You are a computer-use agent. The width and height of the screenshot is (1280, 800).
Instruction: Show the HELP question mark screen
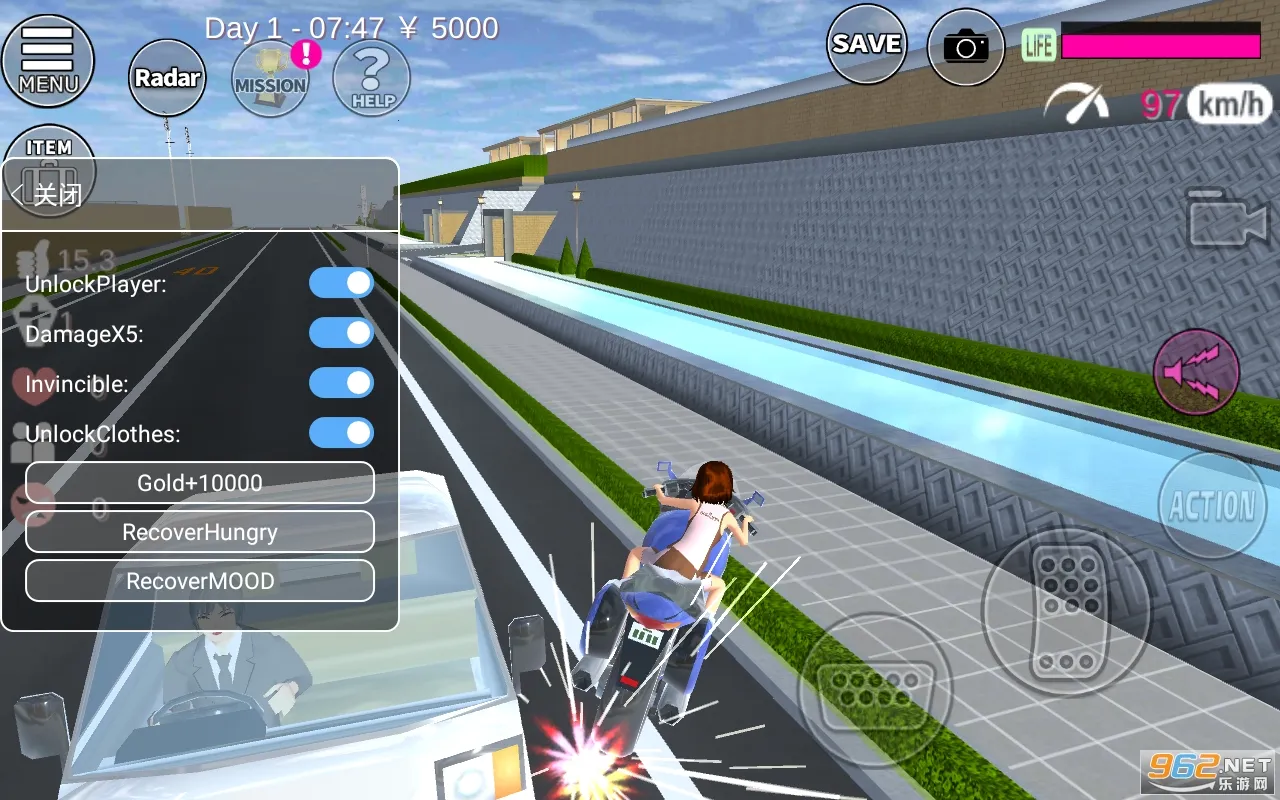coord(371,78)
